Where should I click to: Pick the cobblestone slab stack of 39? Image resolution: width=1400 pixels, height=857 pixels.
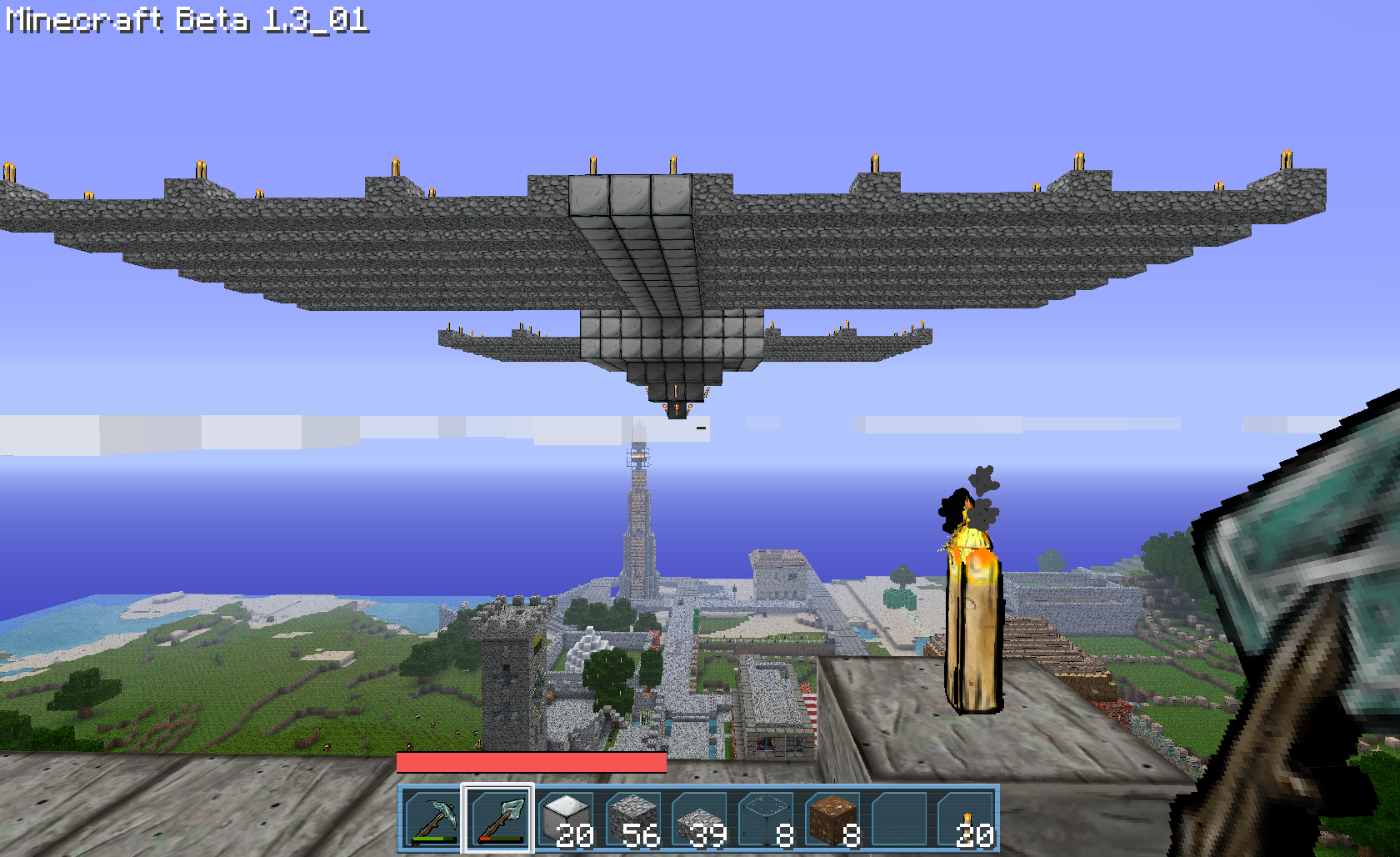pos(699,819)
